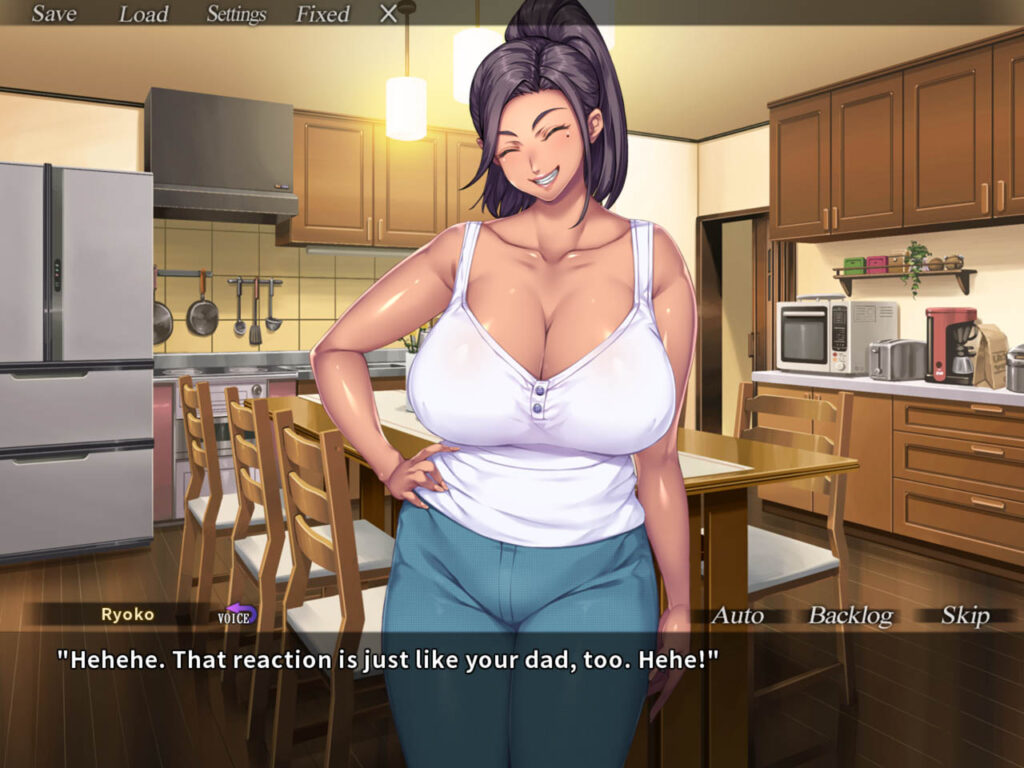The width and height of the screenshot is (1024, 768).
Task: Enable Auto text advance
Action: [737, 615]
